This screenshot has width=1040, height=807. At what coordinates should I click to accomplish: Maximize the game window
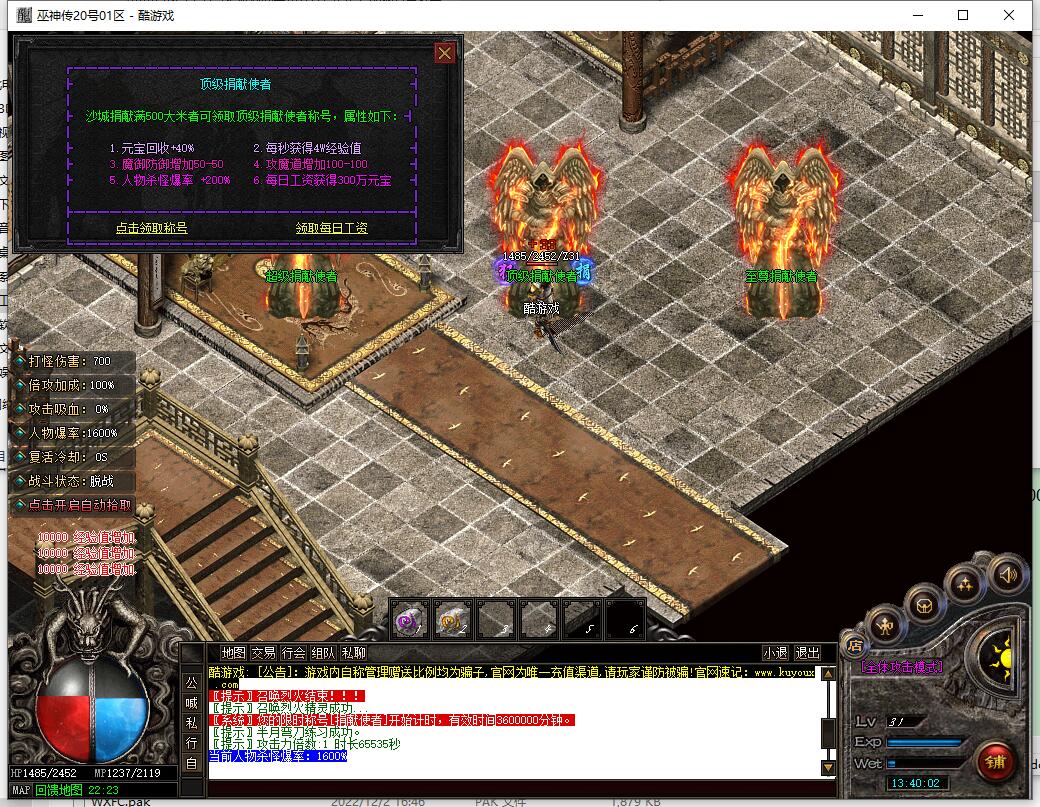click(x=963, y=15)
